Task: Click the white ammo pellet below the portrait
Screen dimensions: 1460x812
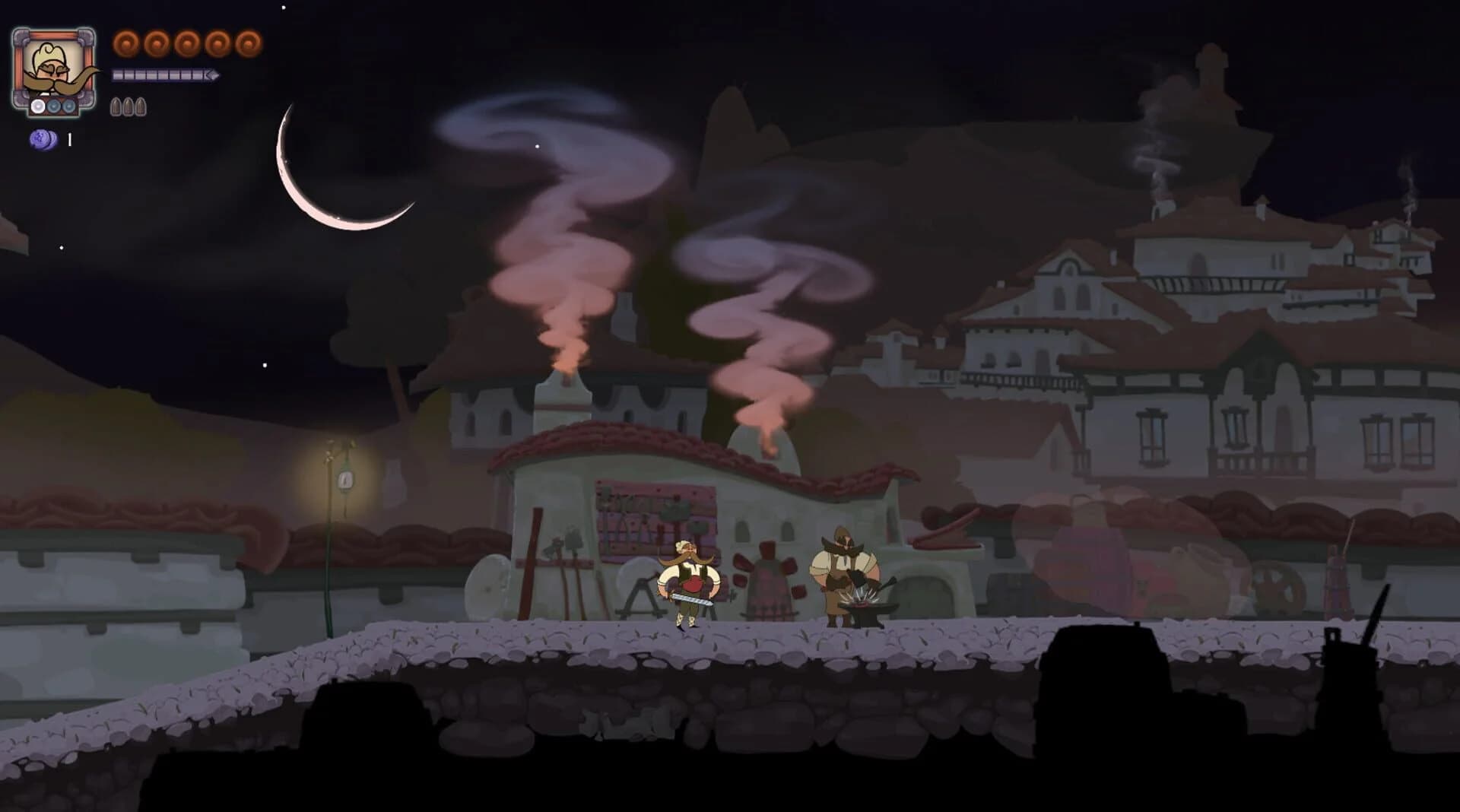Action: tap(37, 106)
